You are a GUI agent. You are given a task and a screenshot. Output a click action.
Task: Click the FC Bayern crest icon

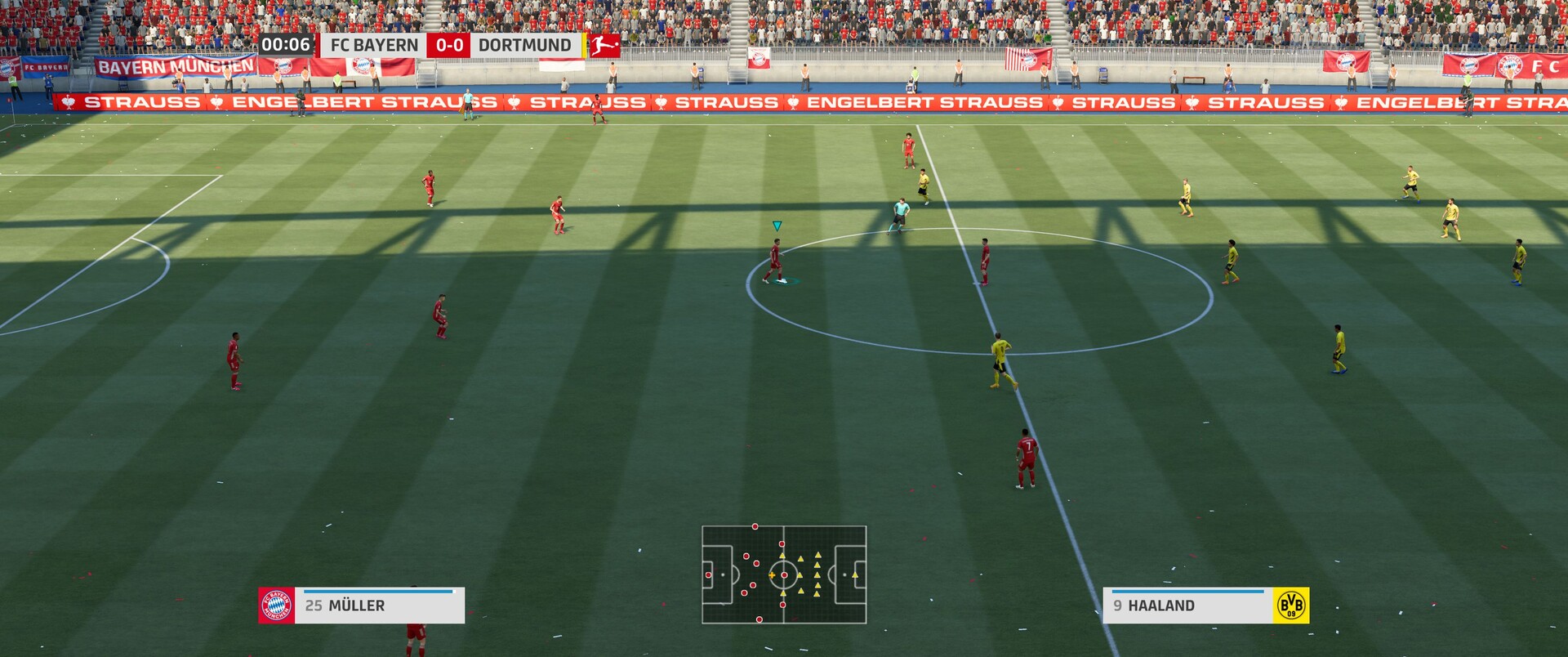pos(276,606)
